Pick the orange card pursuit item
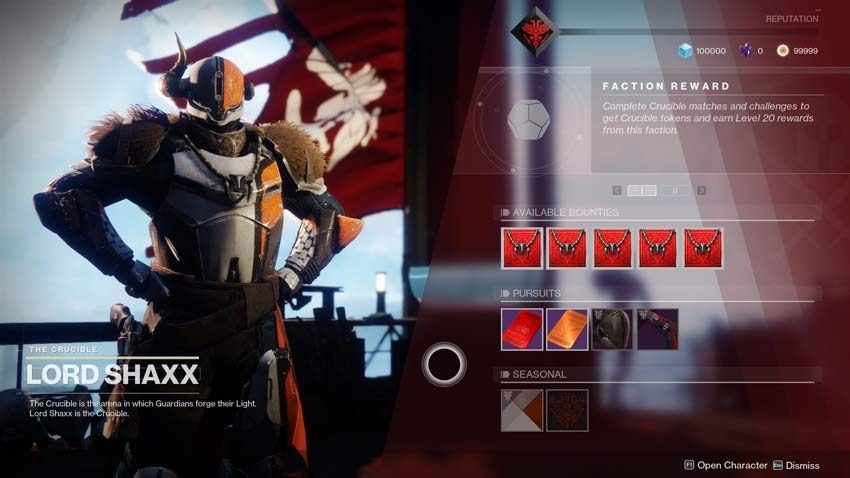Screen dimensions: 850x478 click(x=567, y=329)
